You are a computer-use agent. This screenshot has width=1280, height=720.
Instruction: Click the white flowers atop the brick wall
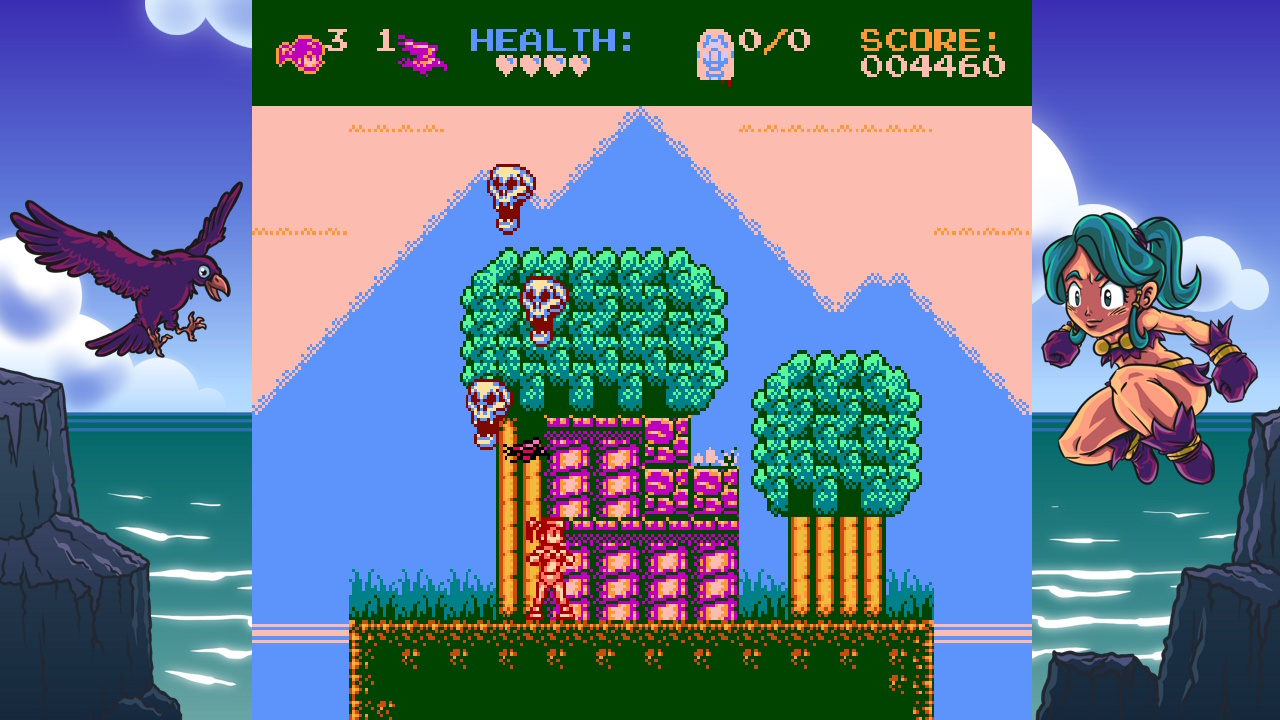click(713, 455)
